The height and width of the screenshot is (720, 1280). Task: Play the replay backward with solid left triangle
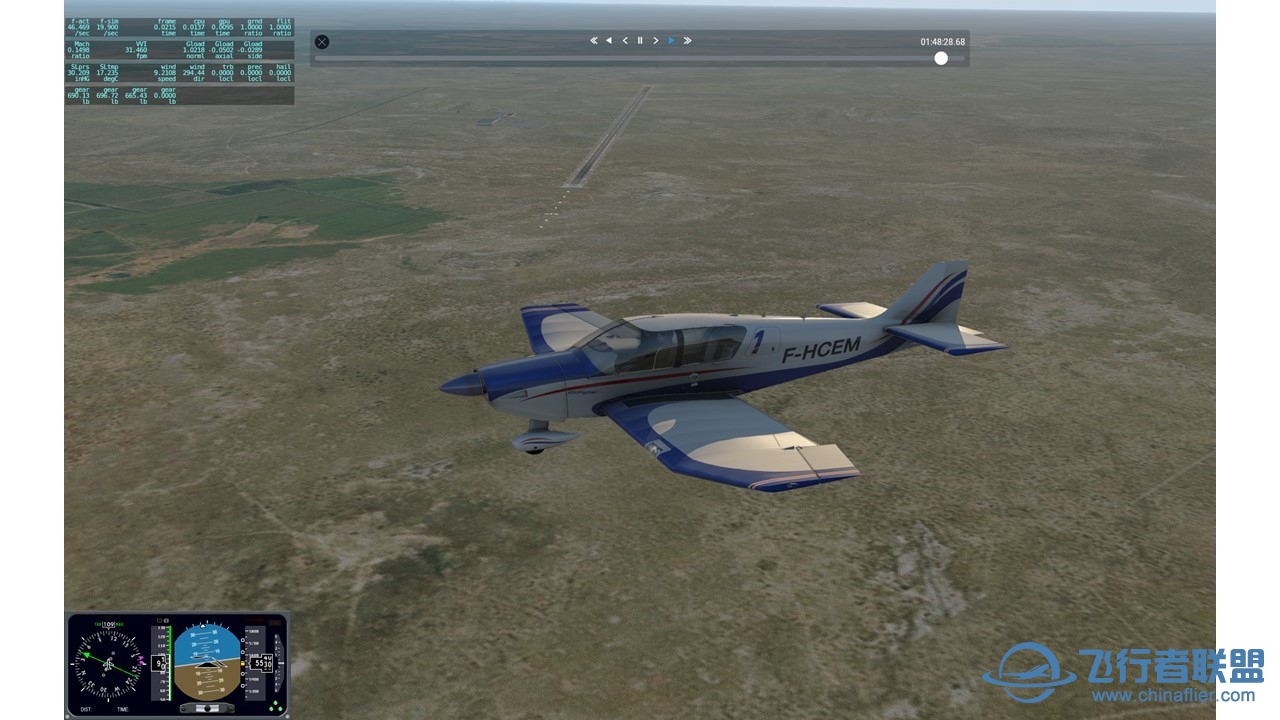click(x=609, y=41)
